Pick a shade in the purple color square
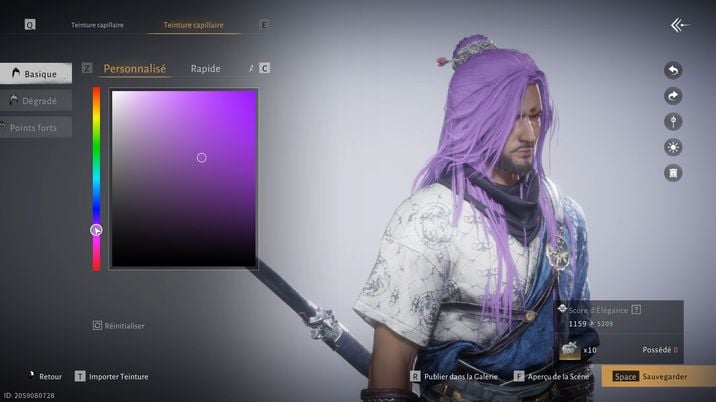716x402 pixels. 184,178
